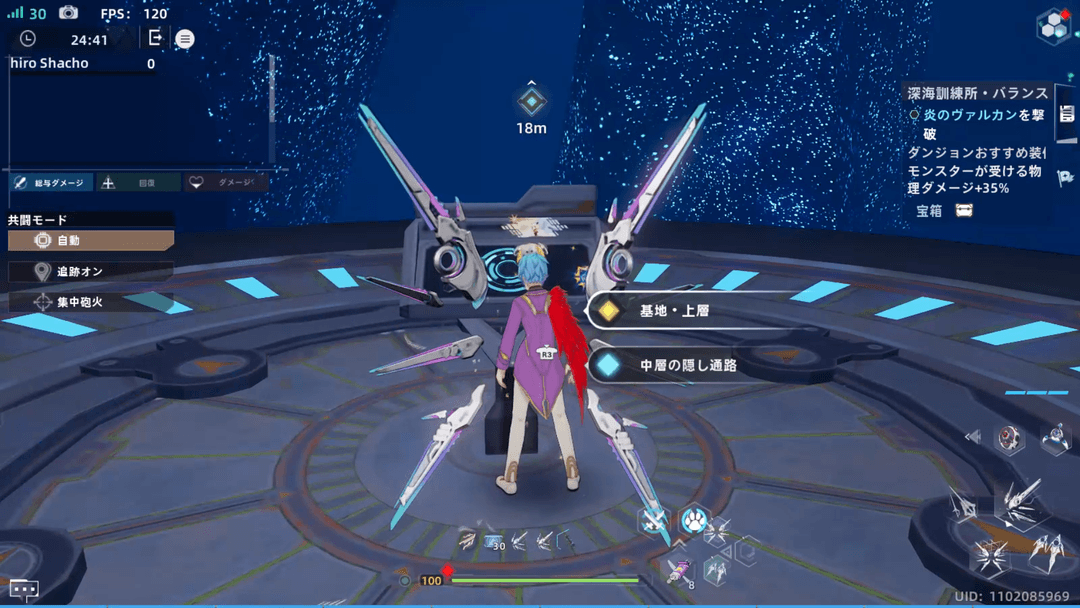Screen dimensions: 1080x608
Task: Show the heart-icon damage taken tab
Action: [226, 183]
